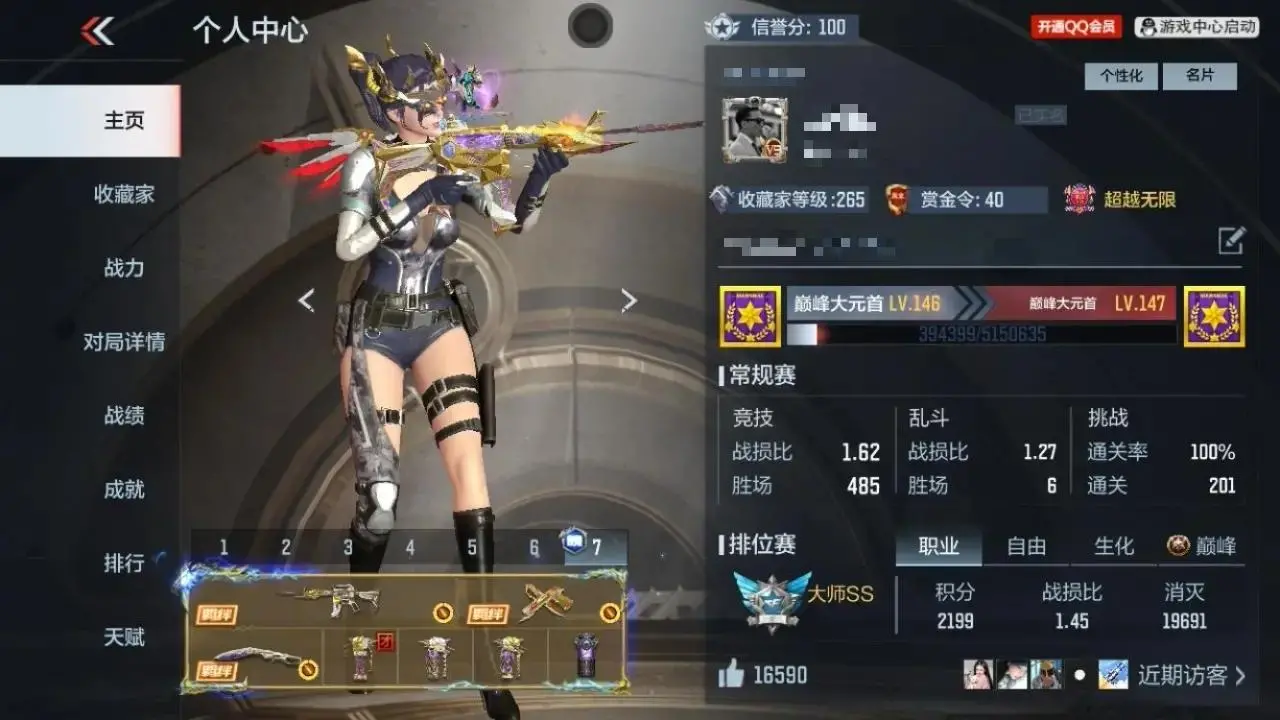Open 近期访客 recent visitors list
The image size is (1280, 720).
point(1190,675)
